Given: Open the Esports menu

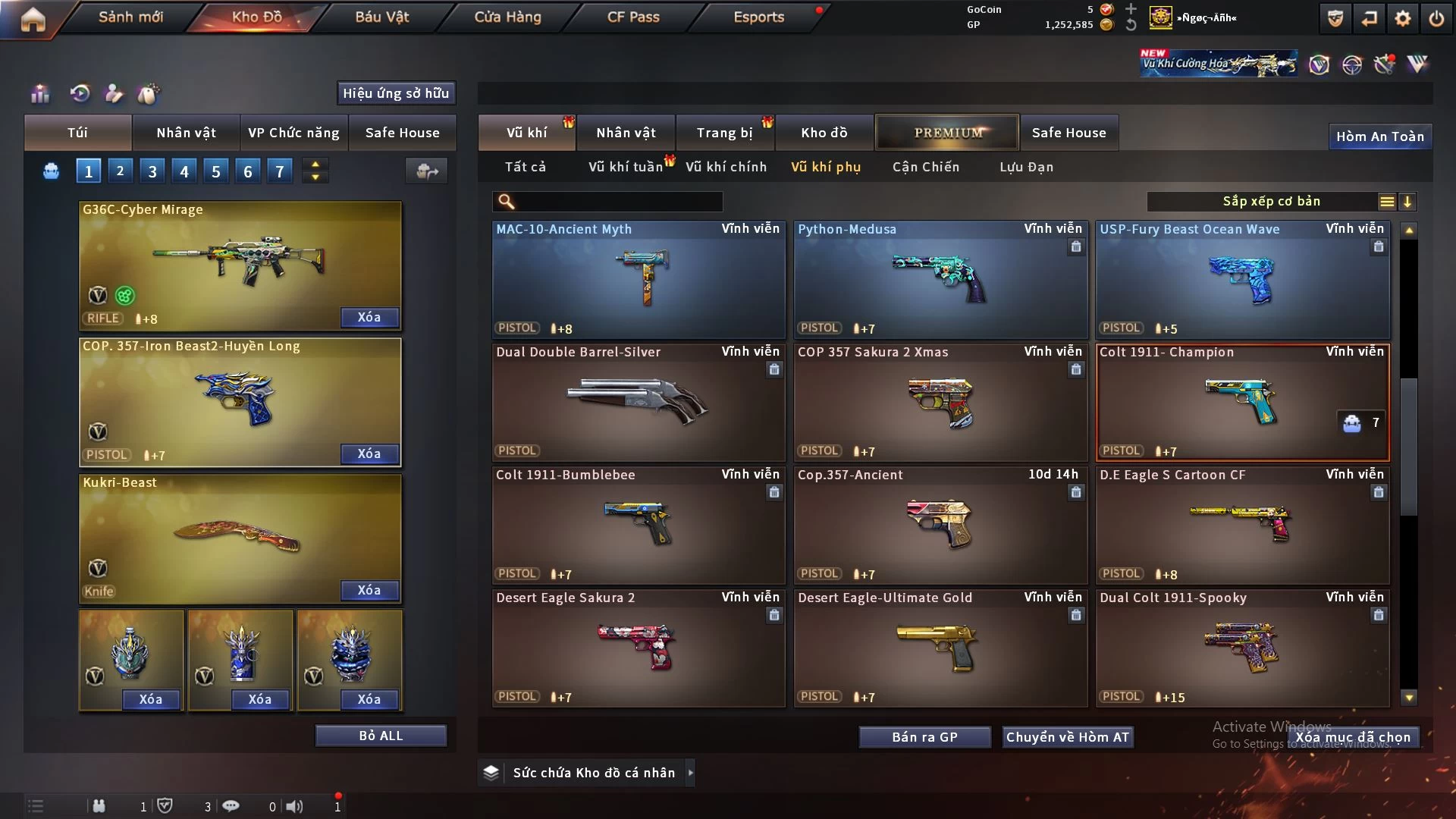Looking at the screenshot, I should click(x=758, y=17).
